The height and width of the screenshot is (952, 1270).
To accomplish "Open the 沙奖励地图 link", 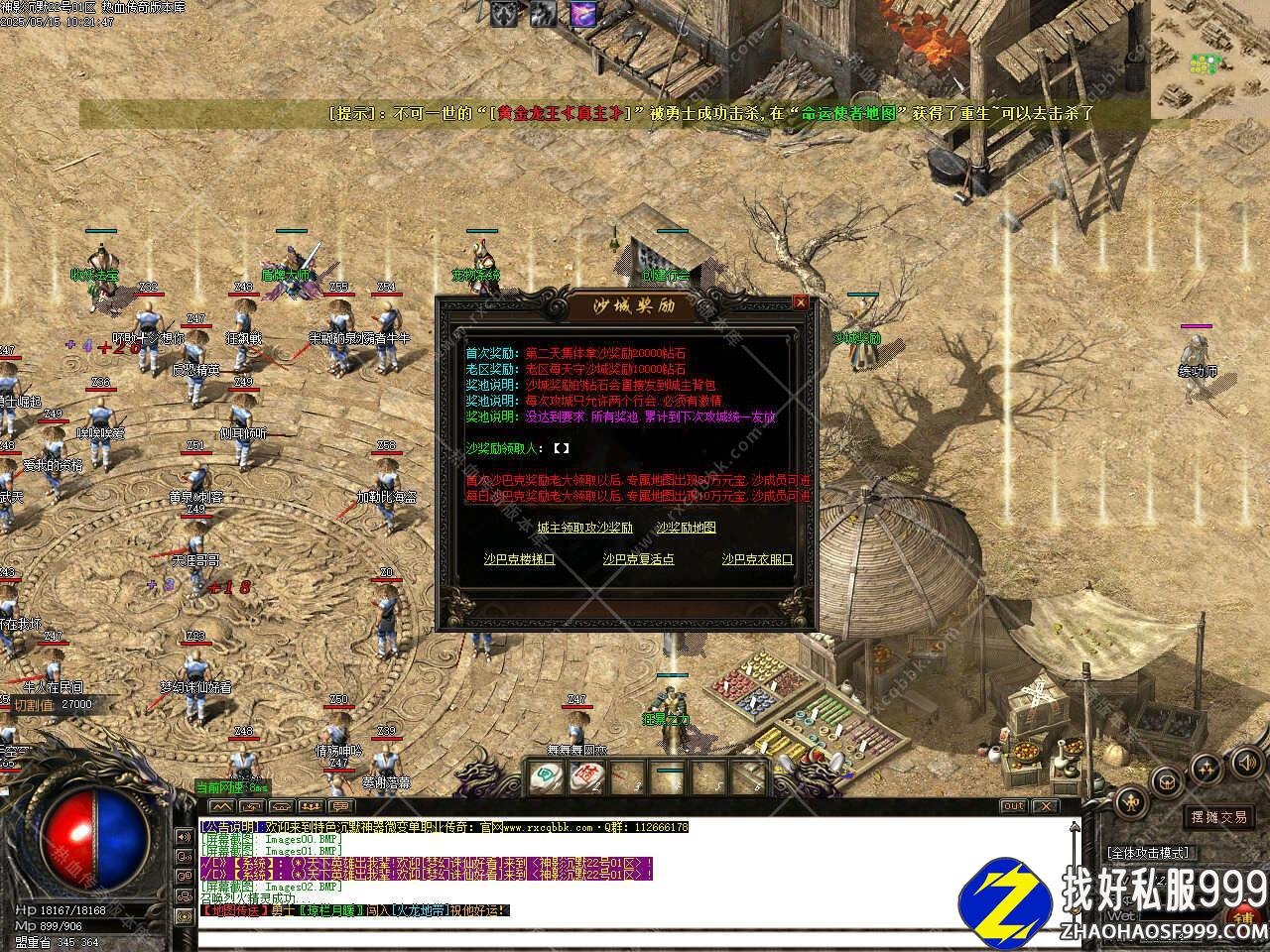I will (x=686, y=528).
